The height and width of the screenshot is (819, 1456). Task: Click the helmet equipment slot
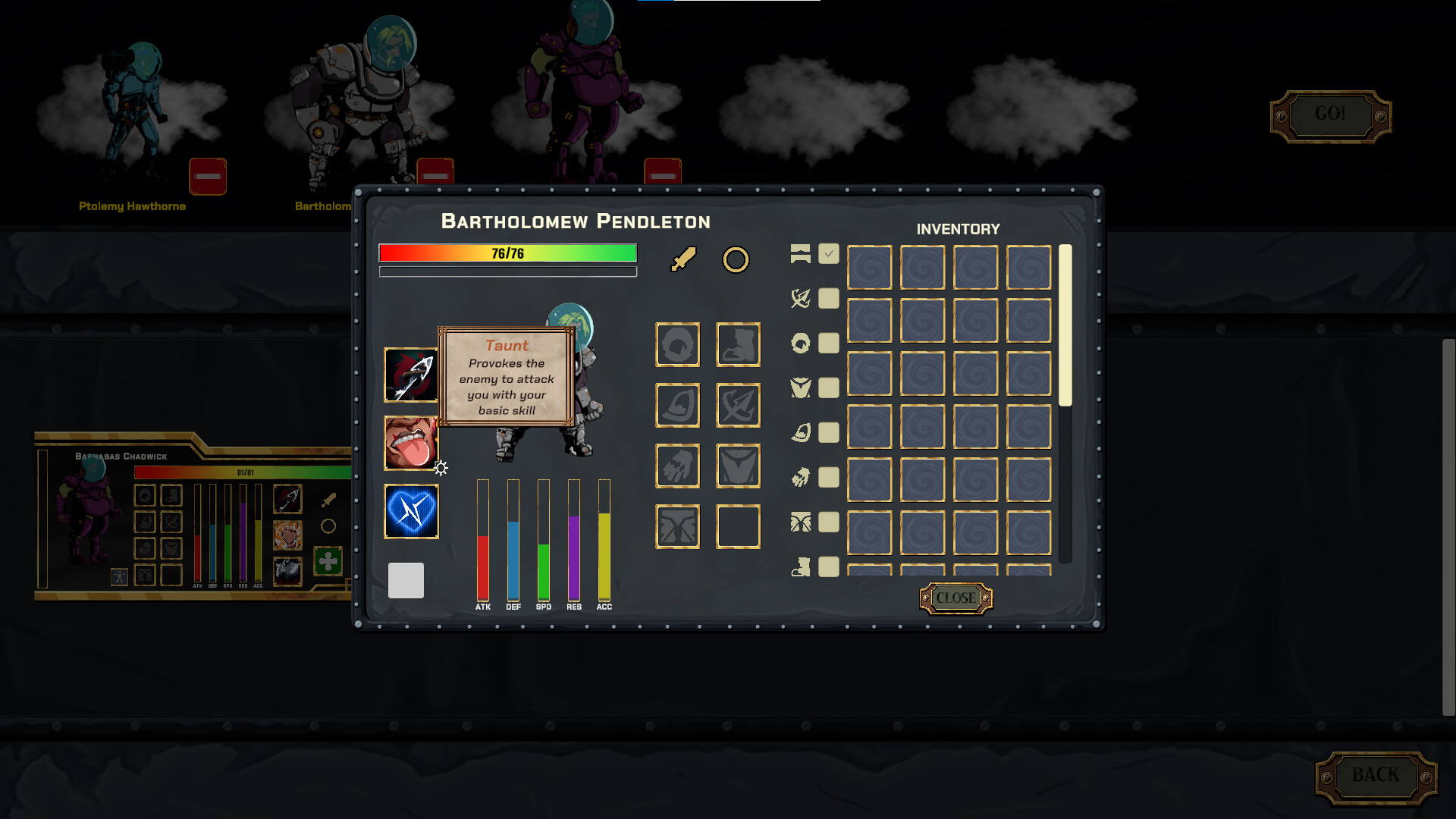(677, 344)
